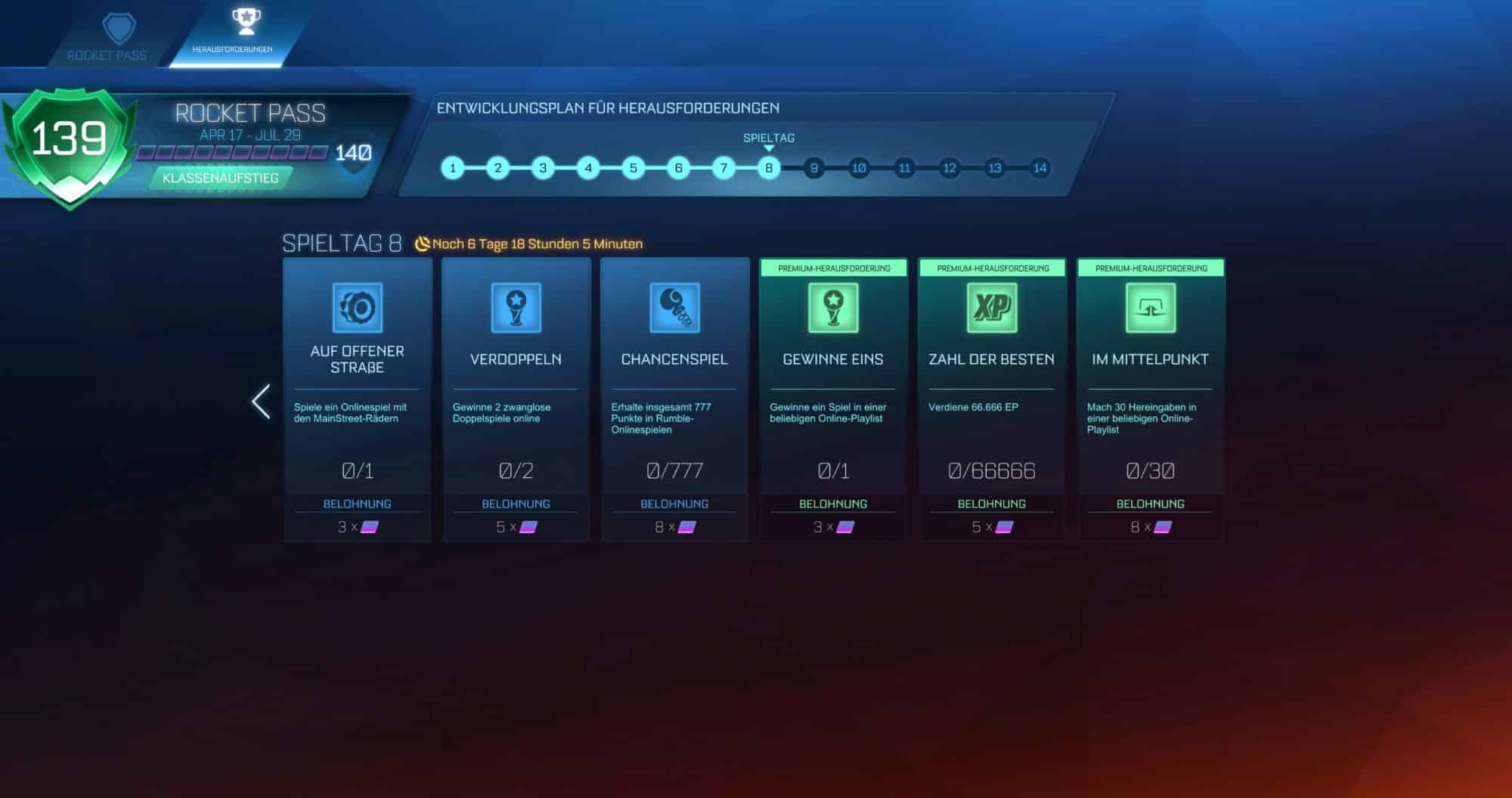Select Spieltag node 8 on the progression timeline
Viewport: 1512px width, 798px height.
click(x=768, y=168)
